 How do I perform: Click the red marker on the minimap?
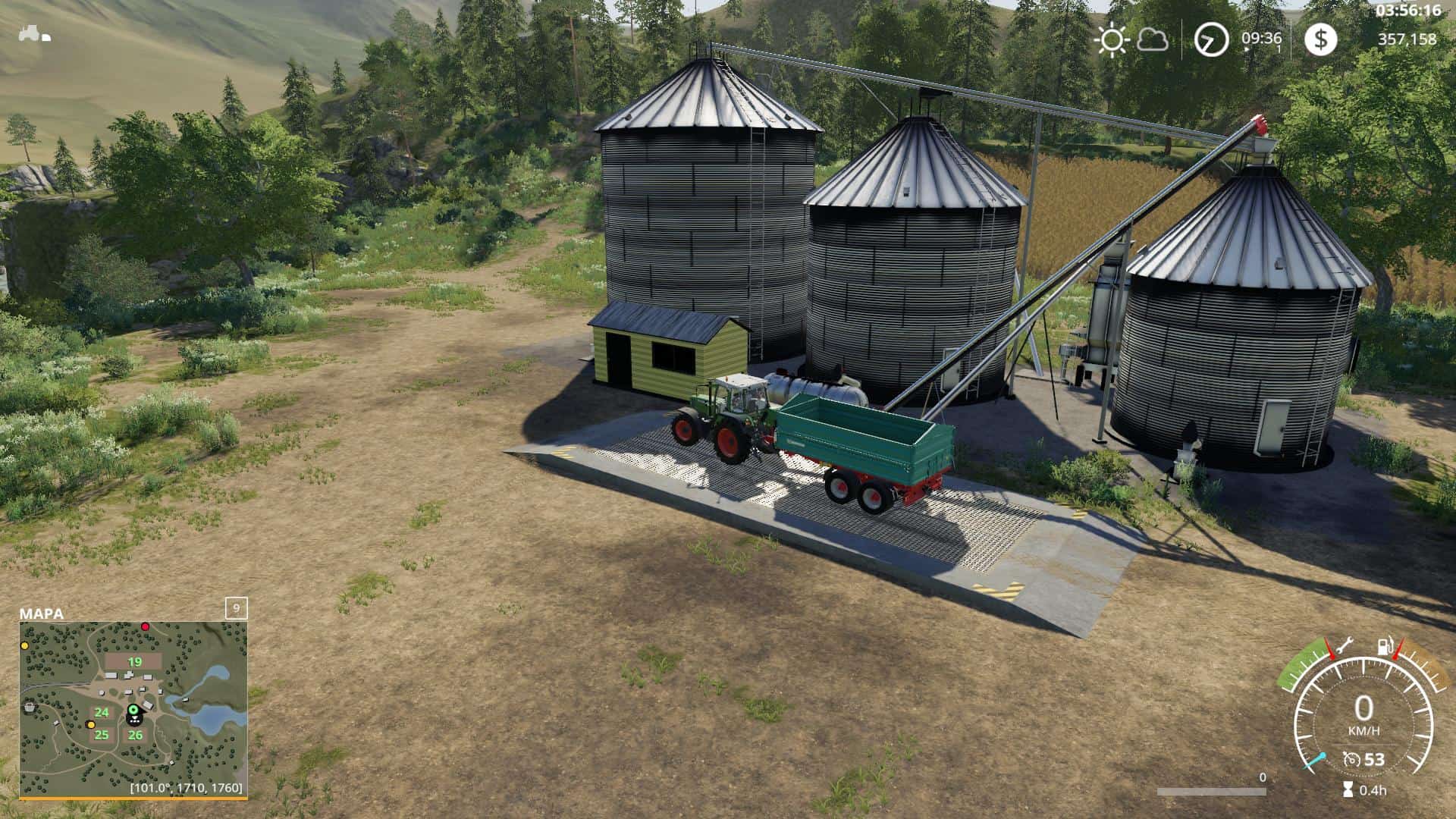click(x=145, y=627)
